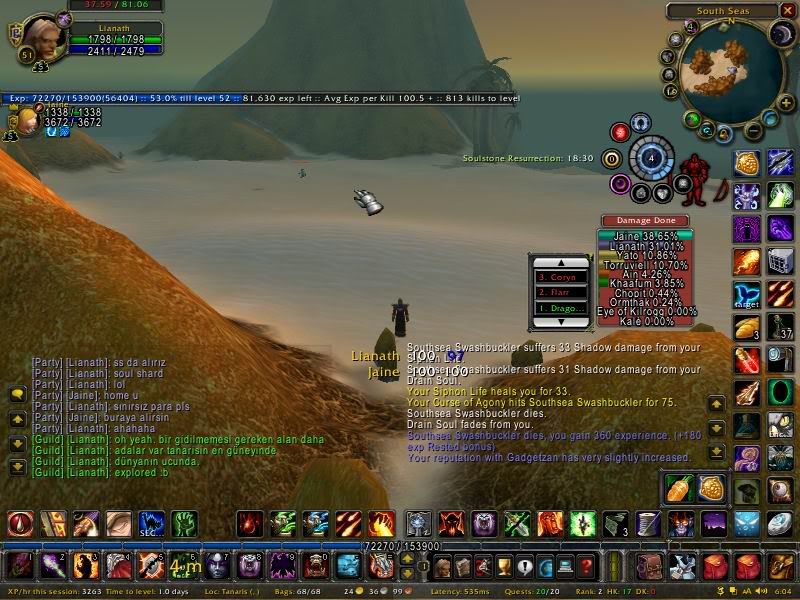The width and height of the screenshot is (800, 600).
Task: Click the yellow trophy micro menu button
Action: tap(505, 567)
